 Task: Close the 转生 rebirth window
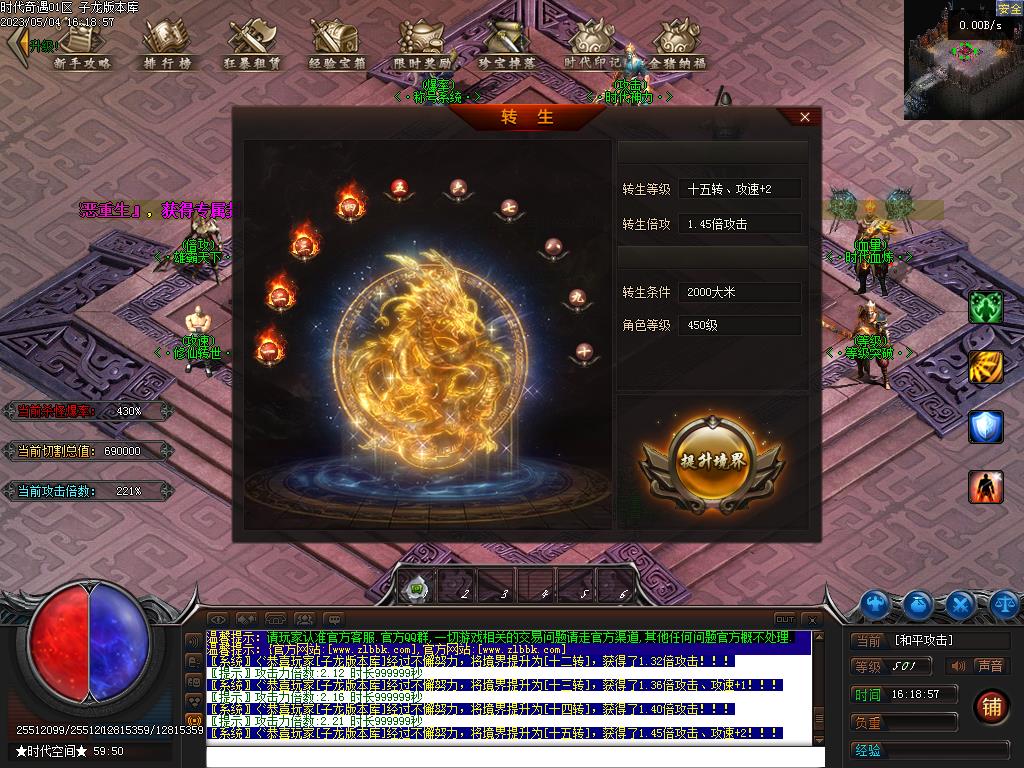(805, 117)
